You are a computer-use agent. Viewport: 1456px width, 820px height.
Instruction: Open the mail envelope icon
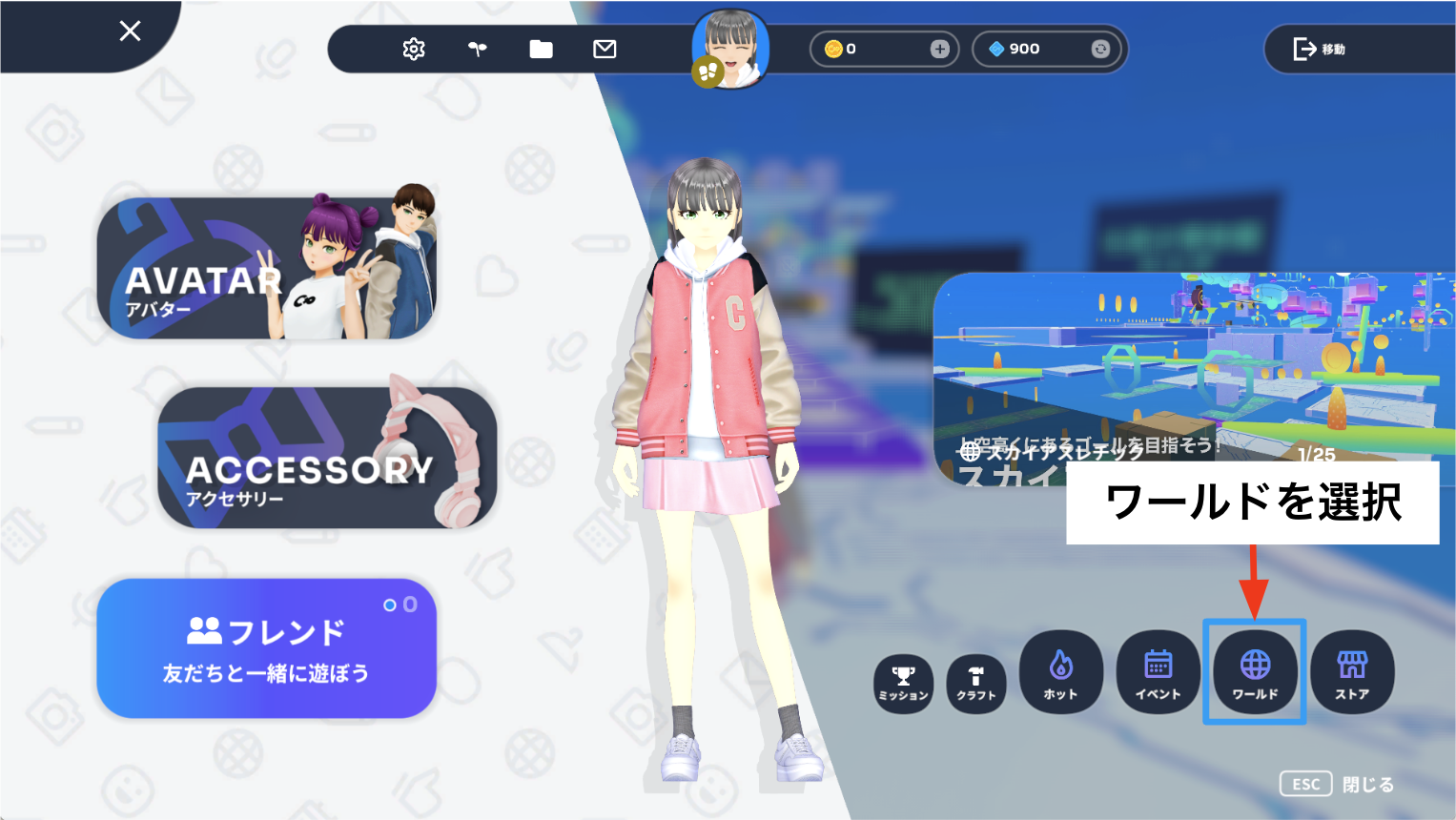pos(605,49)
